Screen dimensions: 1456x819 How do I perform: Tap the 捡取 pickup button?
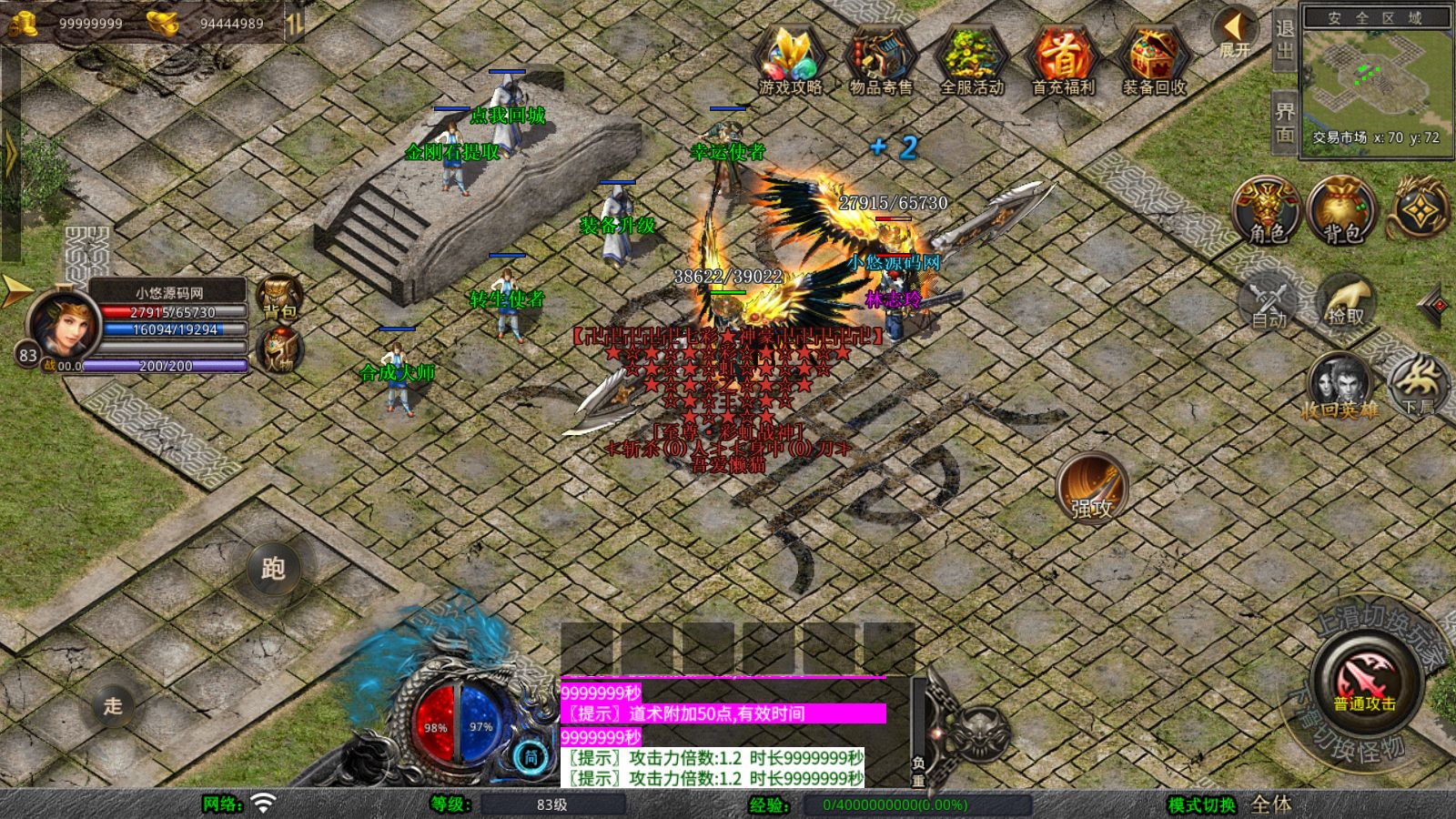pos(1345,300)
